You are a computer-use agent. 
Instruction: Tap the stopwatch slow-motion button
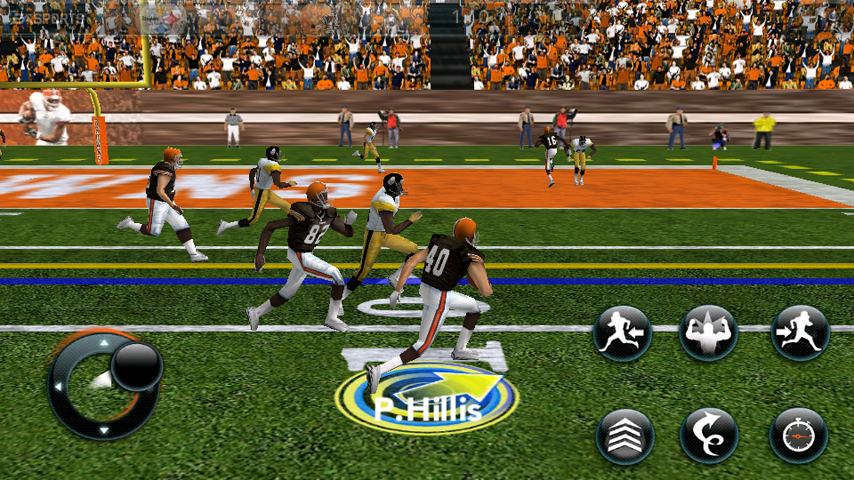798,436
